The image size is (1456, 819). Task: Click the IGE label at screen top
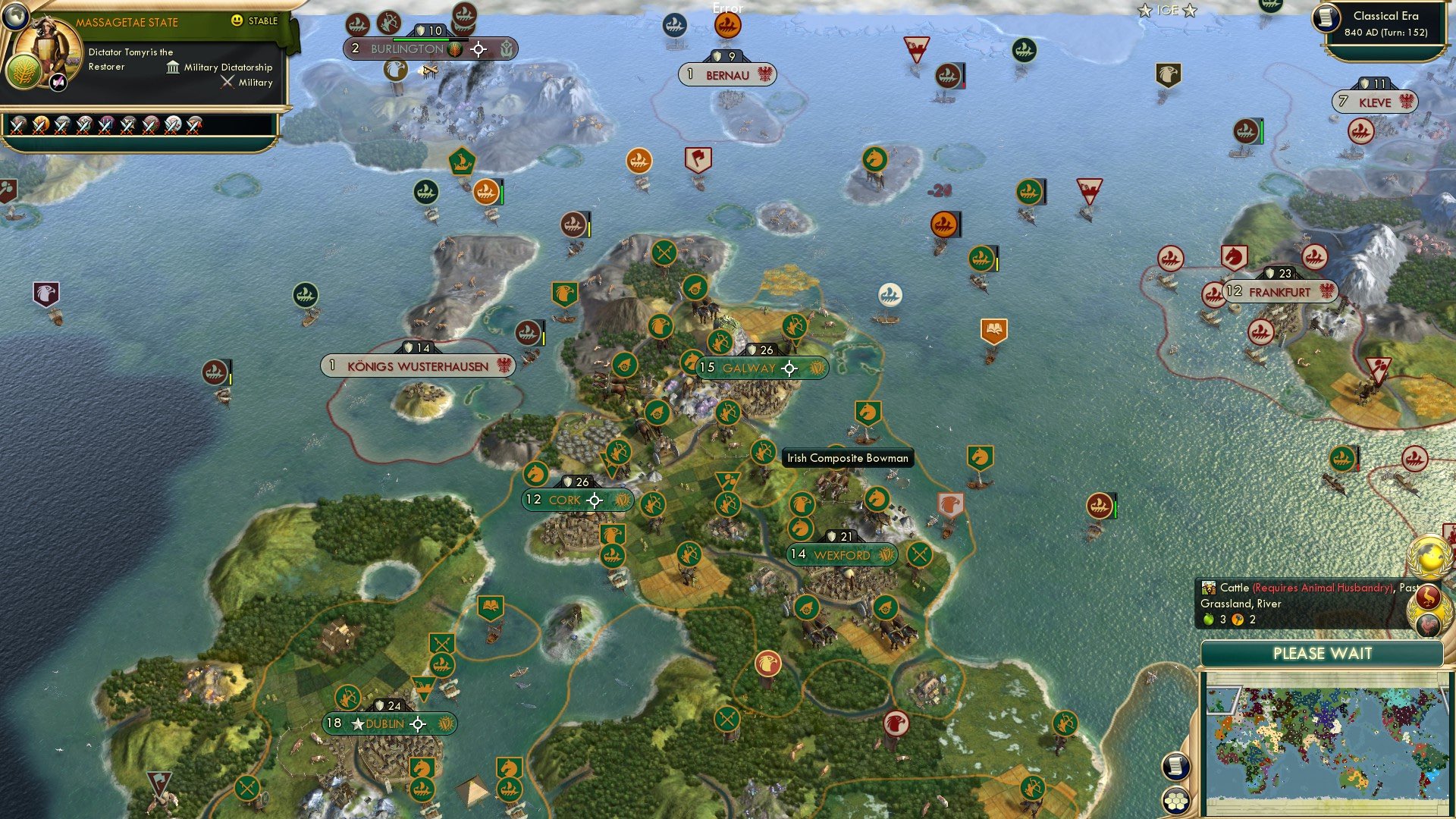click(1166, 10)
